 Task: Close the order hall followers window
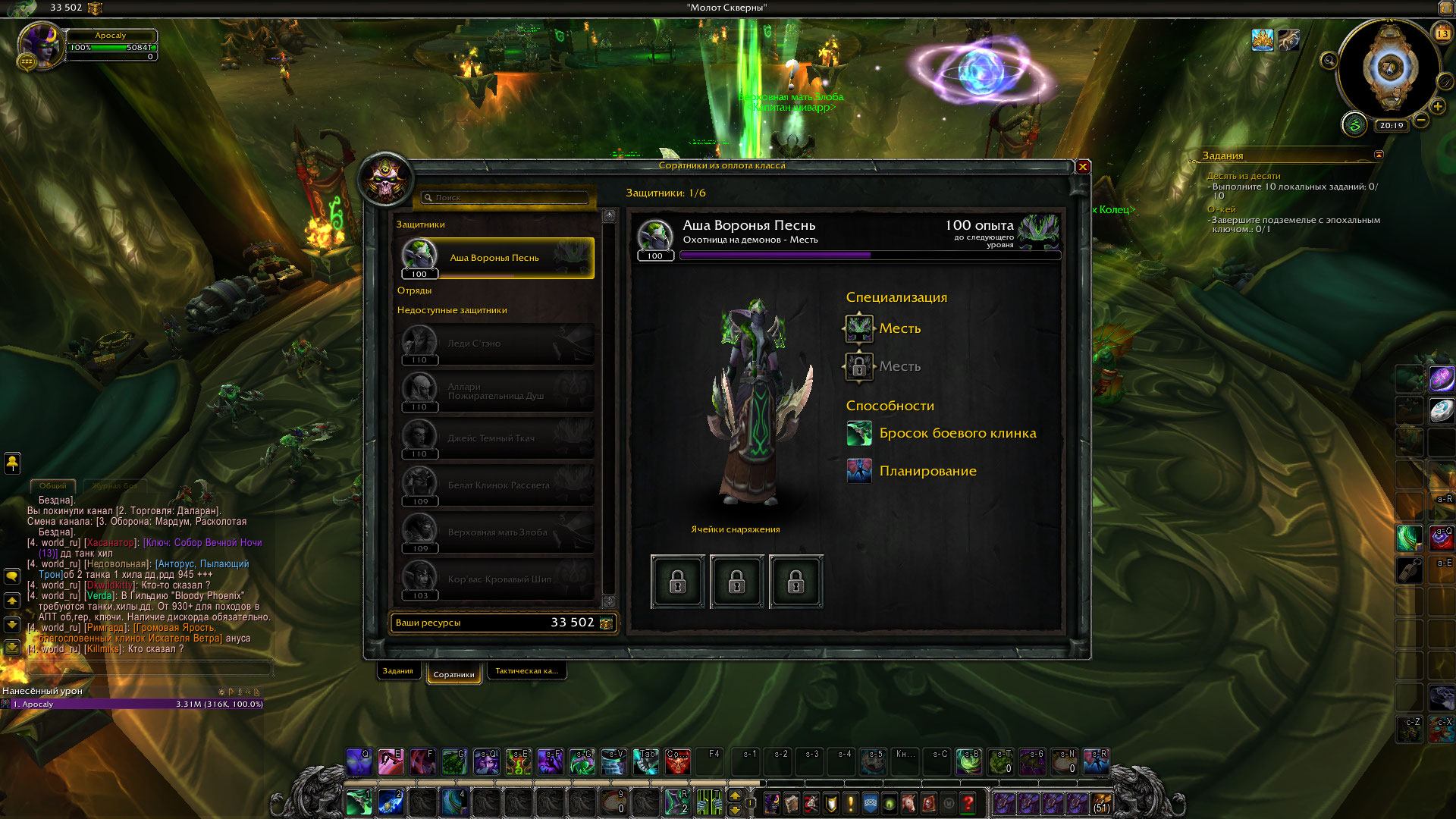1083,167
